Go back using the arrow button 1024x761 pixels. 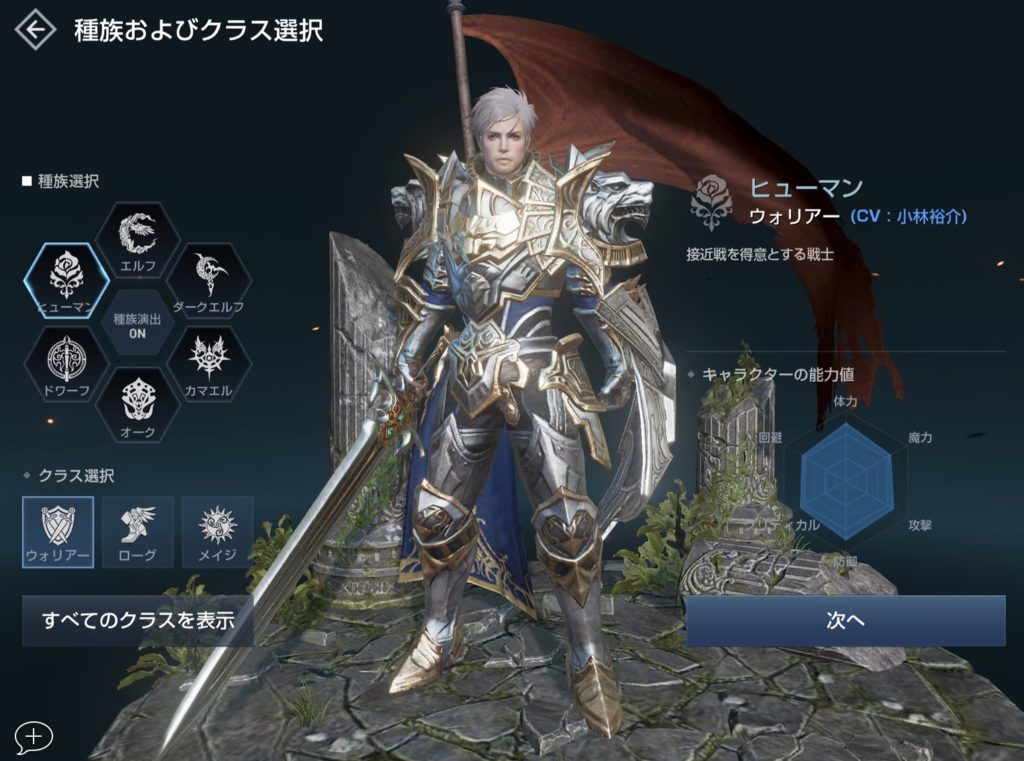(x=34, y=30)
